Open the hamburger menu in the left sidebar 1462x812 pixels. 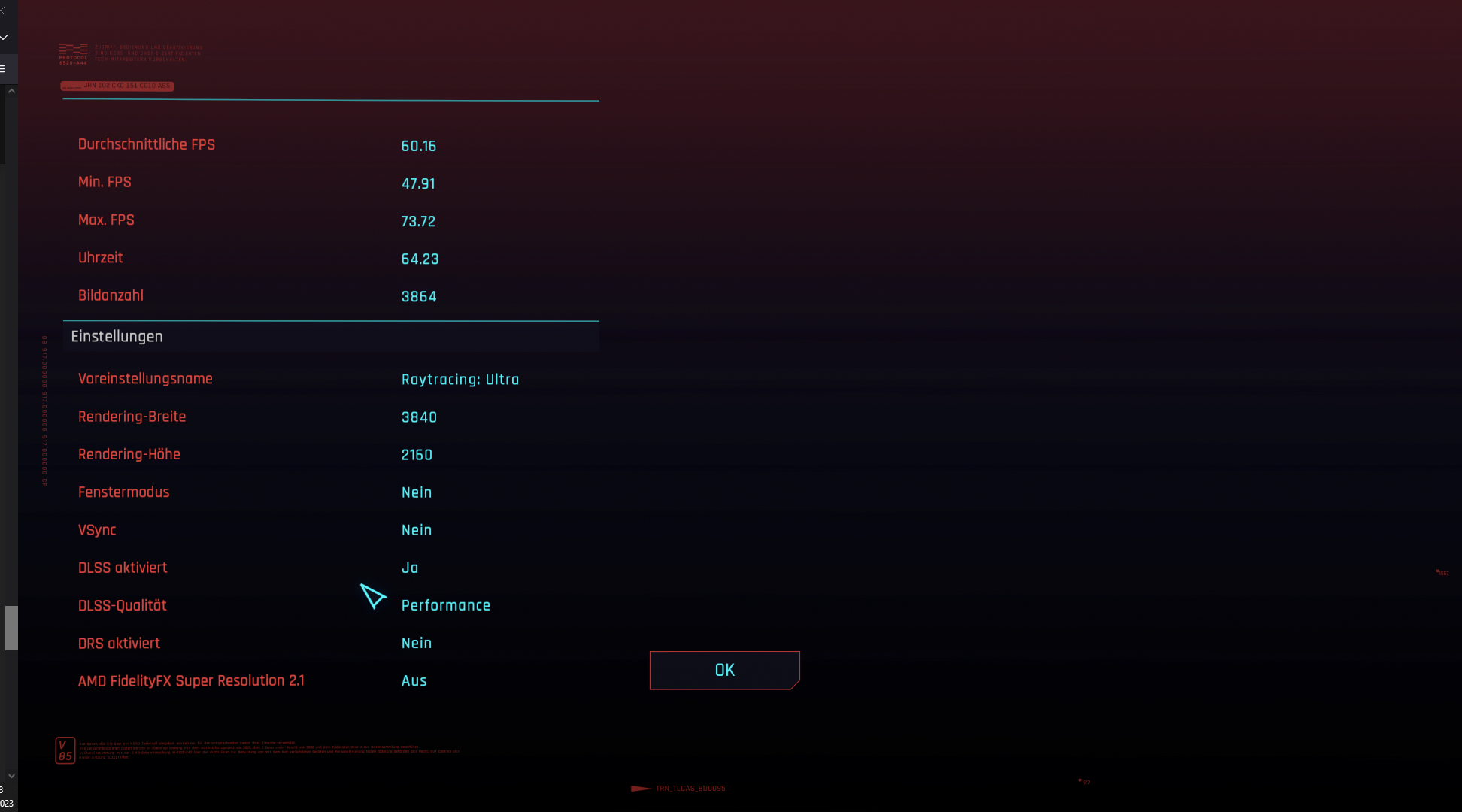click(x=4, y=68)
